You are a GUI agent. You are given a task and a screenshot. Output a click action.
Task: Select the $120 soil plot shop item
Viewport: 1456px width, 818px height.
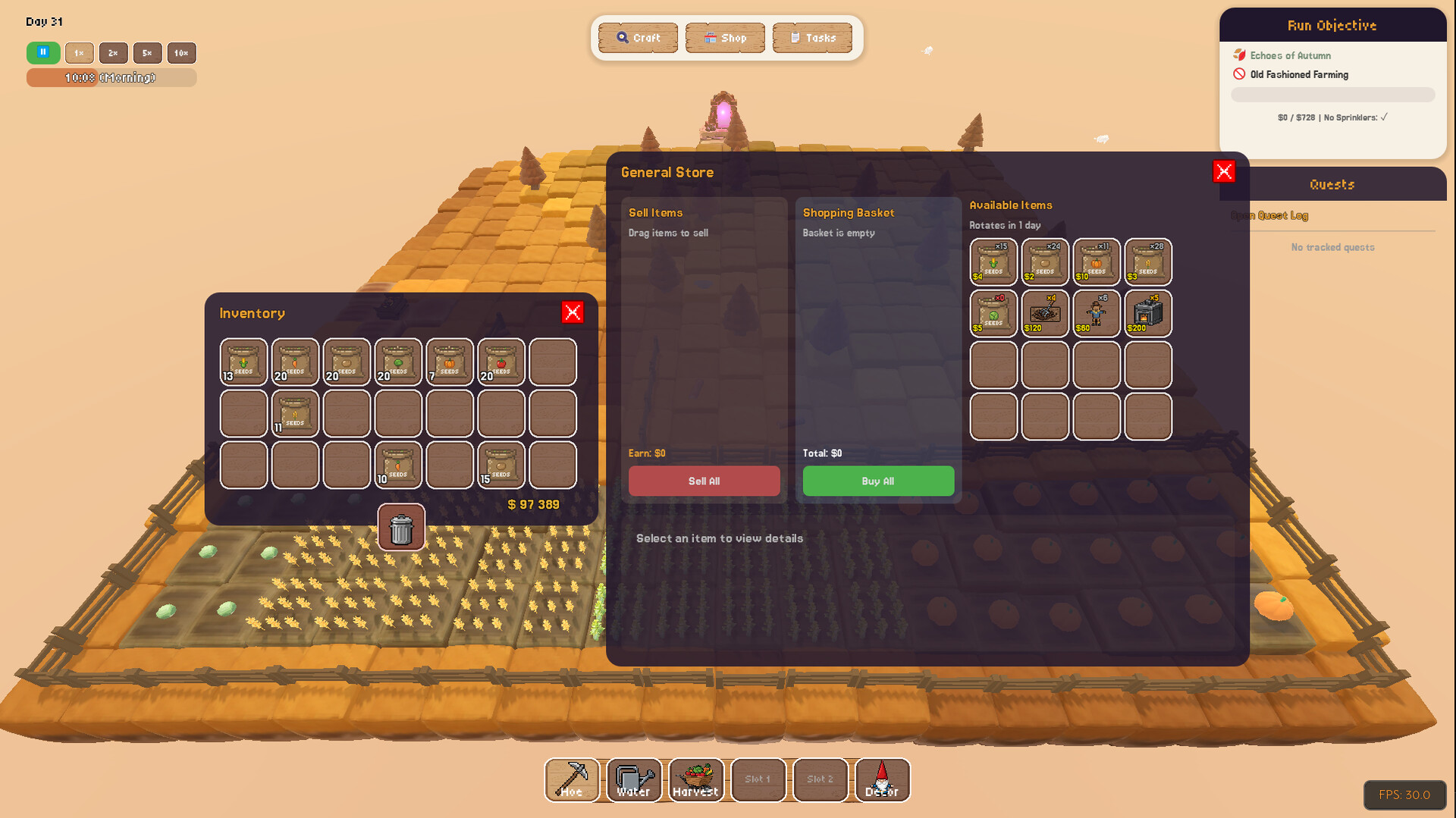(1045, 314)
